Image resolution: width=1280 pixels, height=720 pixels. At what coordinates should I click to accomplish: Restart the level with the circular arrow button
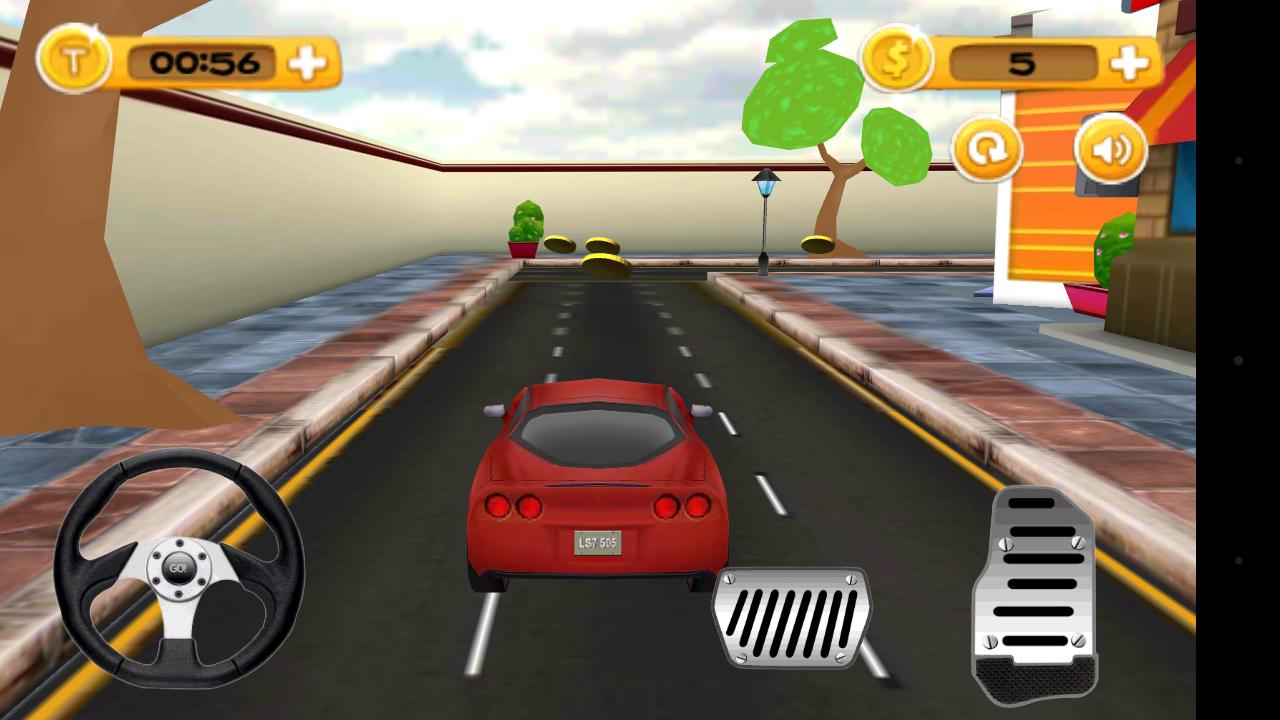(986, 151)
